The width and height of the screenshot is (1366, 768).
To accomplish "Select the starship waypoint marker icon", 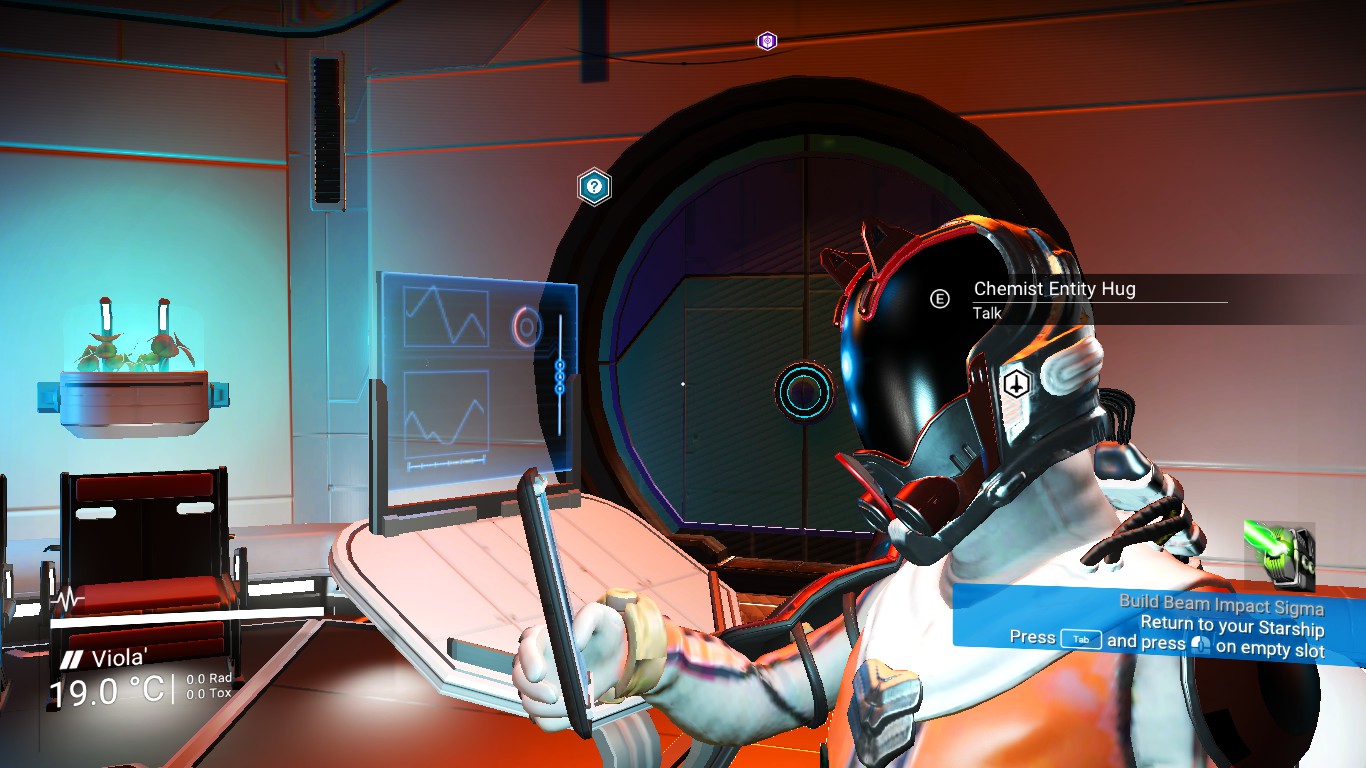I will tap(1016, 383).
